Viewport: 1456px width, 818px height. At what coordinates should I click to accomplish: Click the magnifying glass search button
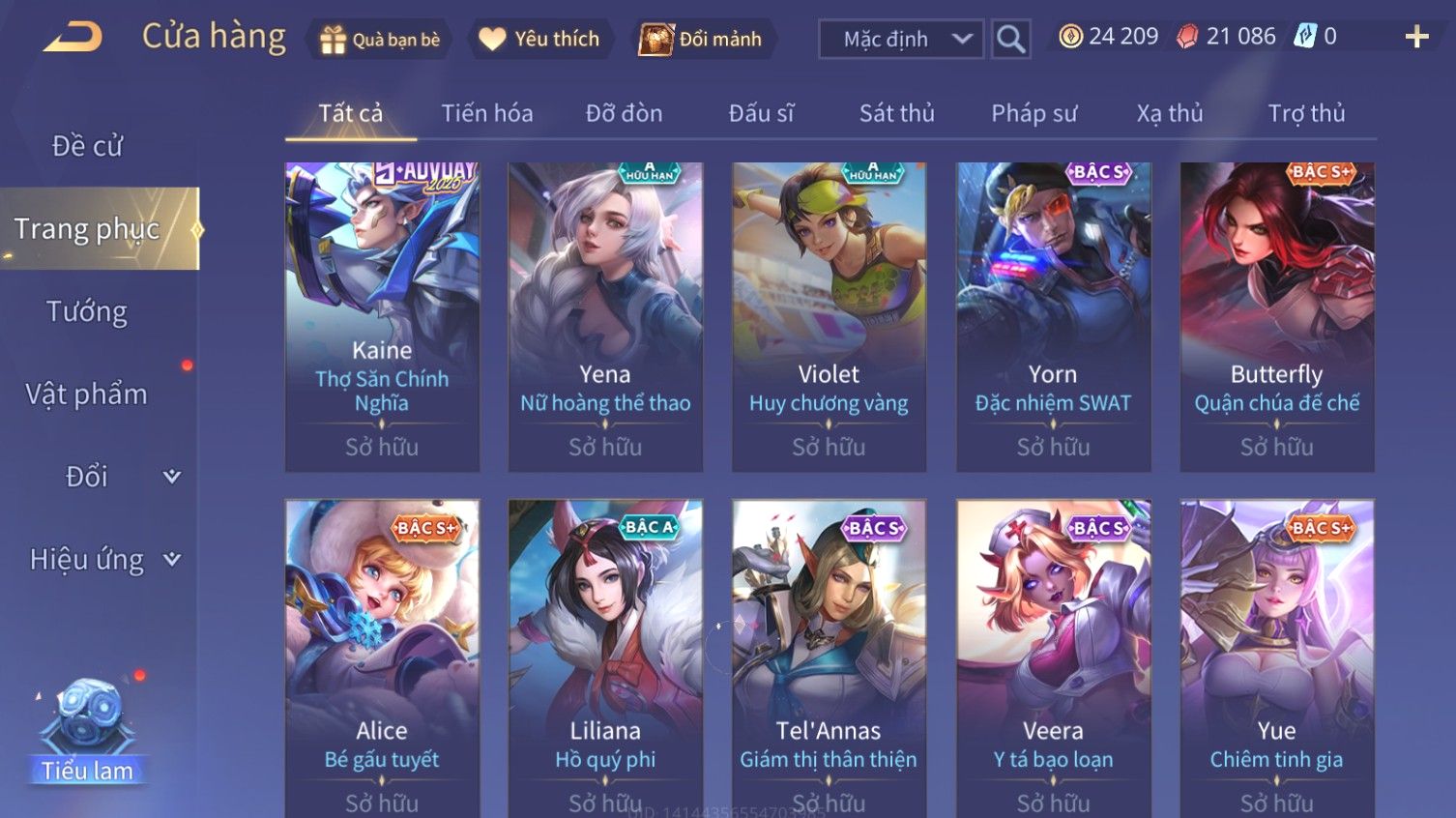(x=1010, y=40)
